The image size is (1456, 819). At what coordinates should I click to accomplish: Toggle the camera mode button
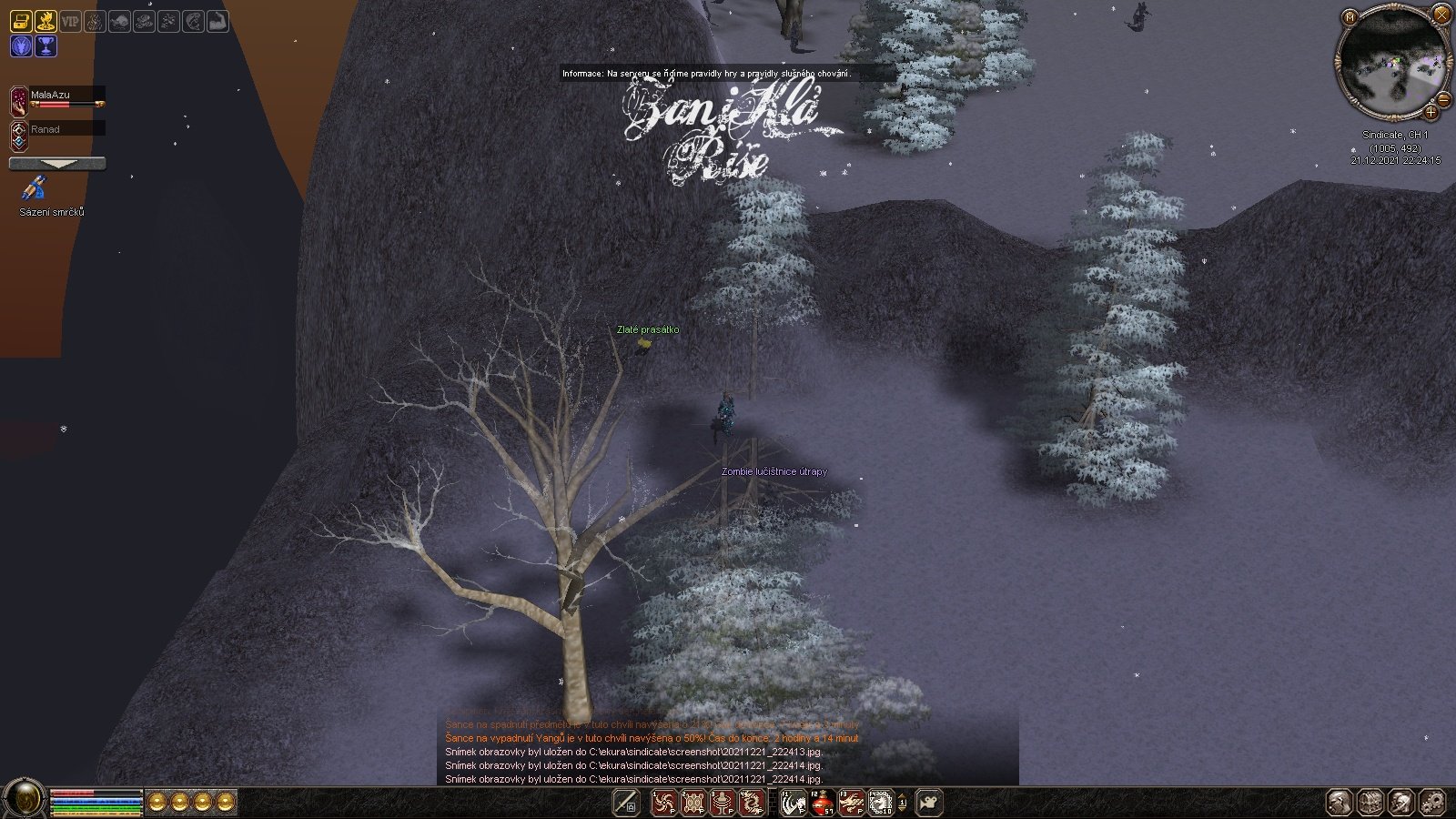928,803
